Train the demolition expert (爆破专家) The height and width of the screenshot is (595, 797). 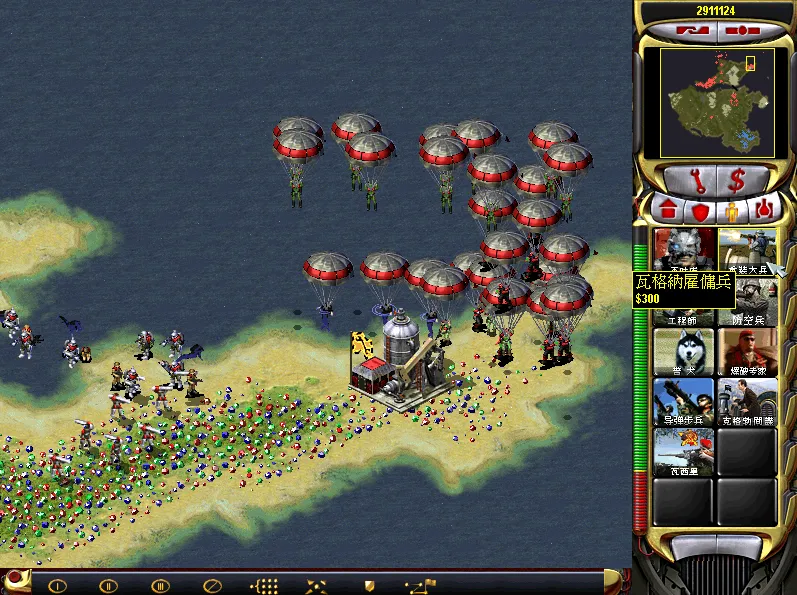[x=746, y=350]
